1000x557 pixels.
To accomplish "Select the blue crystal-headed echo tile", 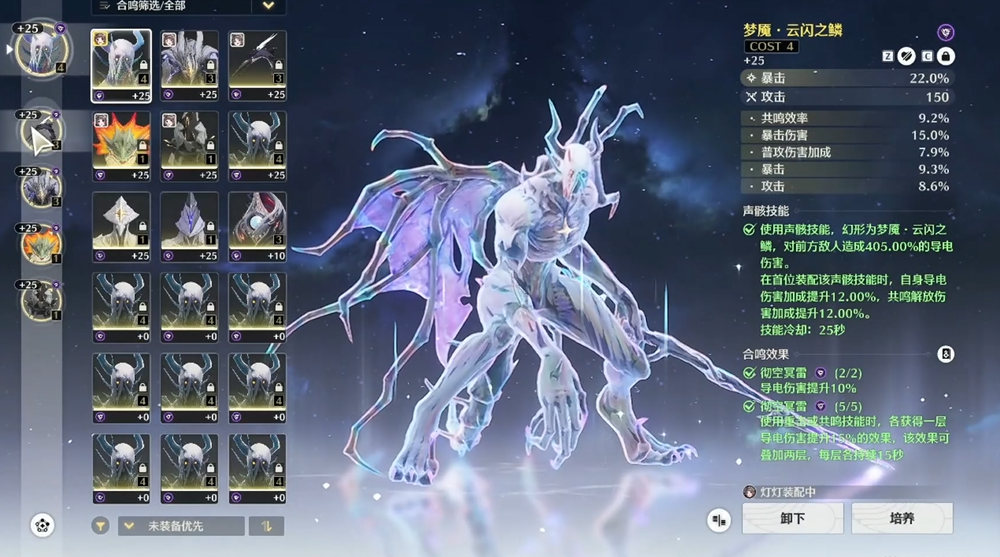I will [189, 220].
